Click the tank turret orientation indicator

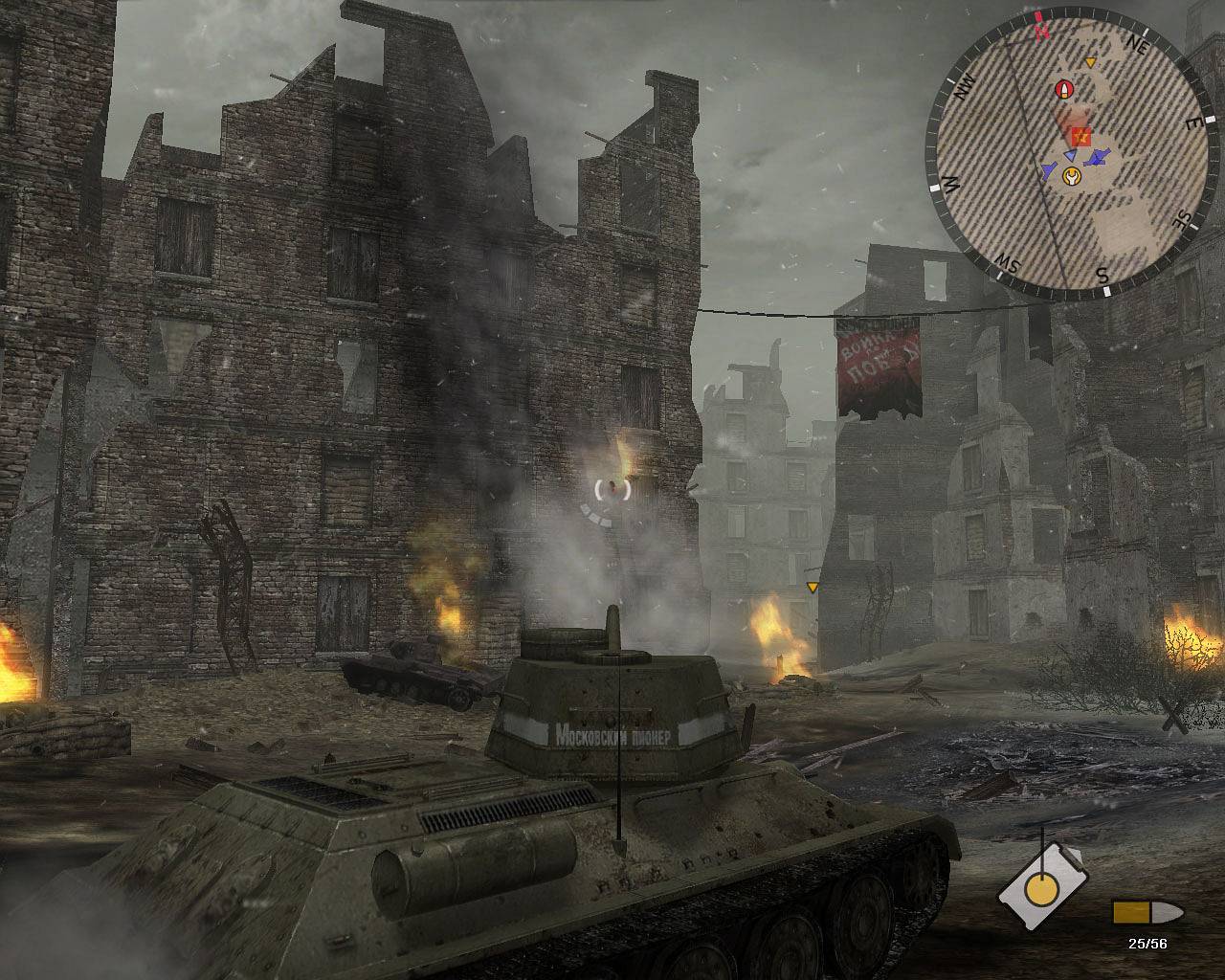click(1041, 887)
